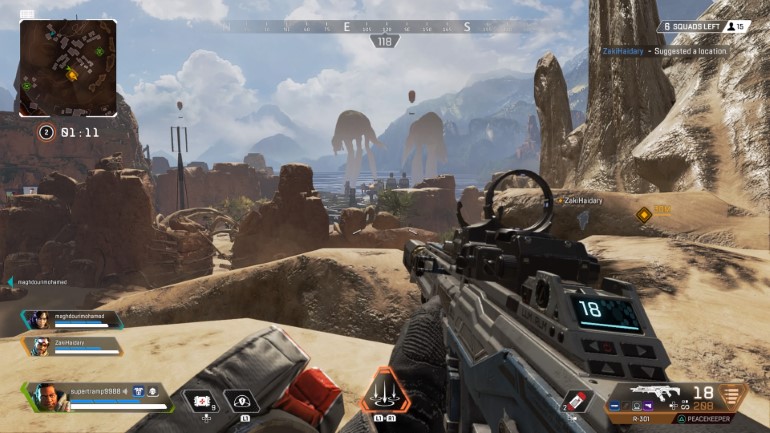Click your own legend portrait
The height and width of the screenshot is (433, 770).
coord(46,396)
